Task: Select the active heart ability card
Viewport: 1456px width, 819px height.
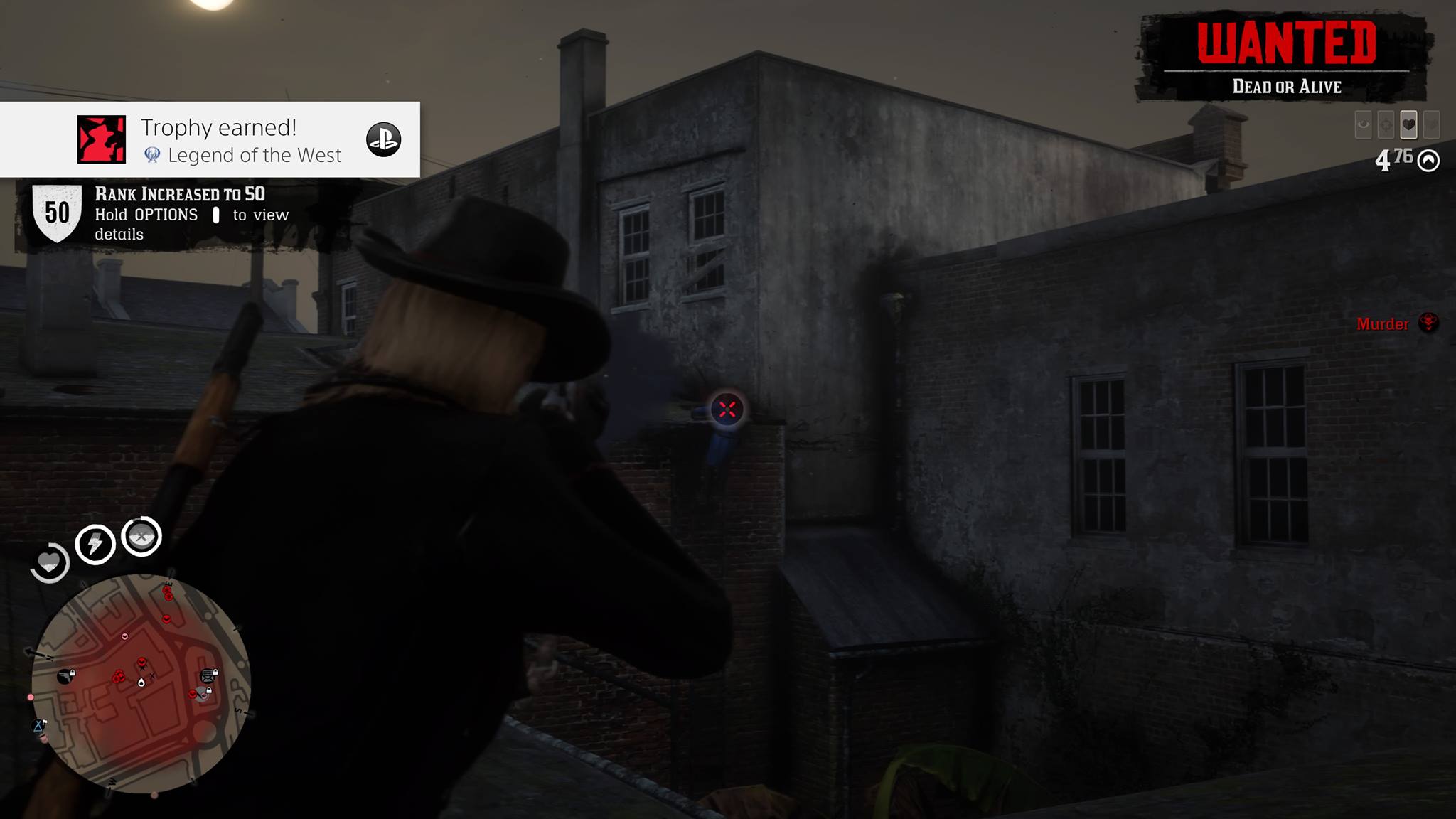Action: pyautogui.click(x=1408, y=124)
